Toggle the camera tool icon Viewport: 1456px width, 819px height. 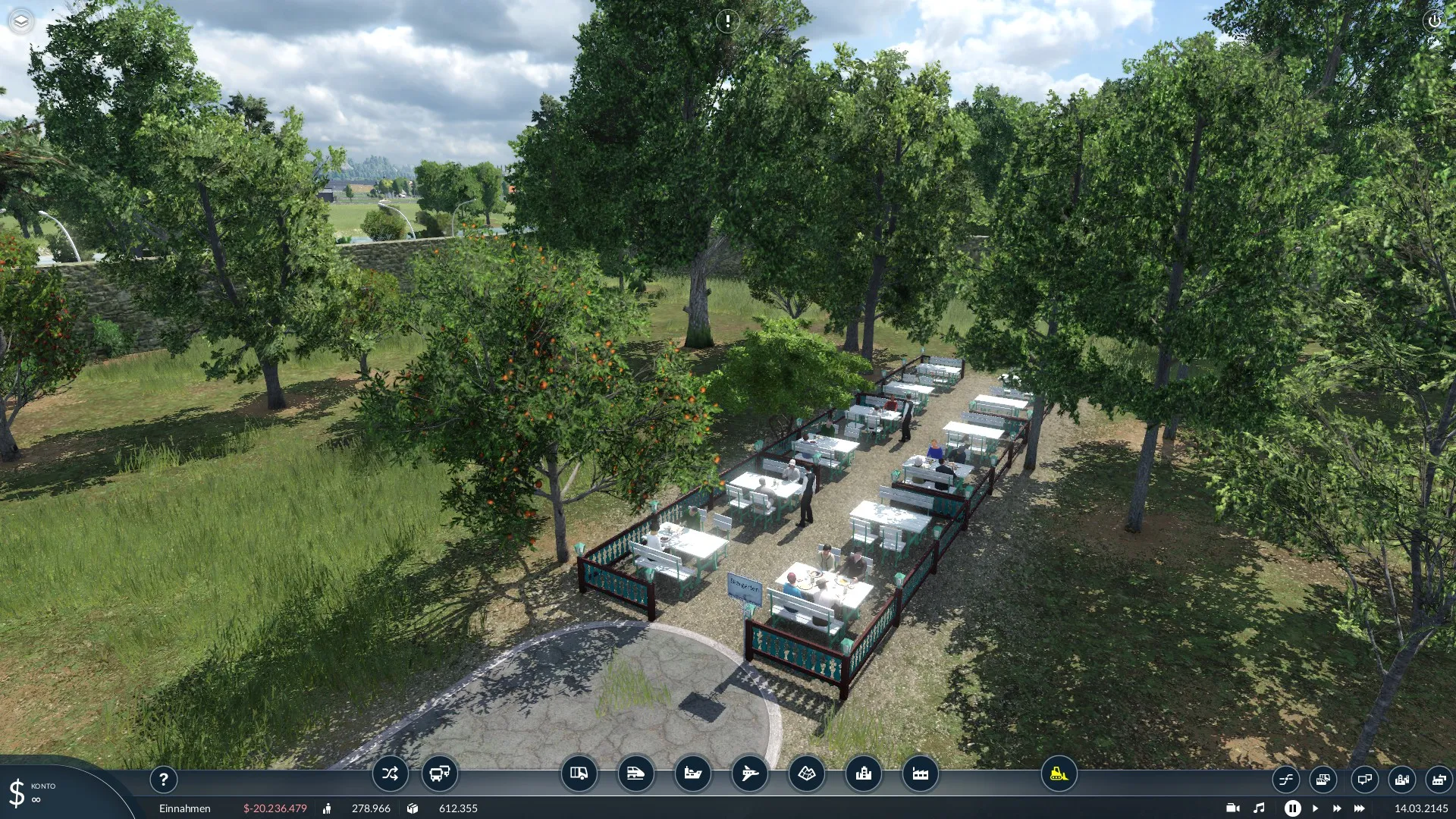[1233, 808]
